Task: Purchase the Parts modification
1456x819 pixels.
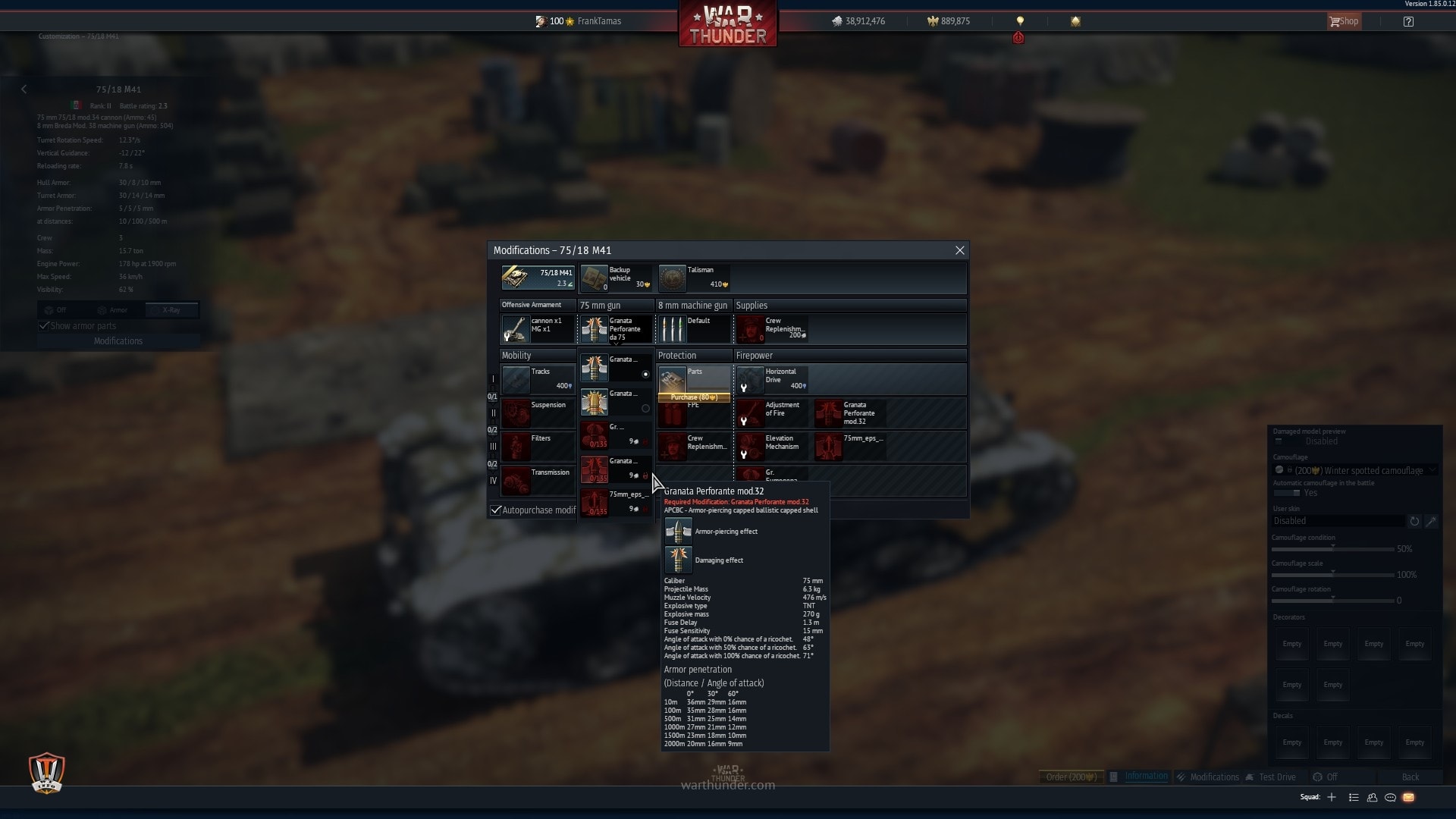Action: click(x=694, y=397)
